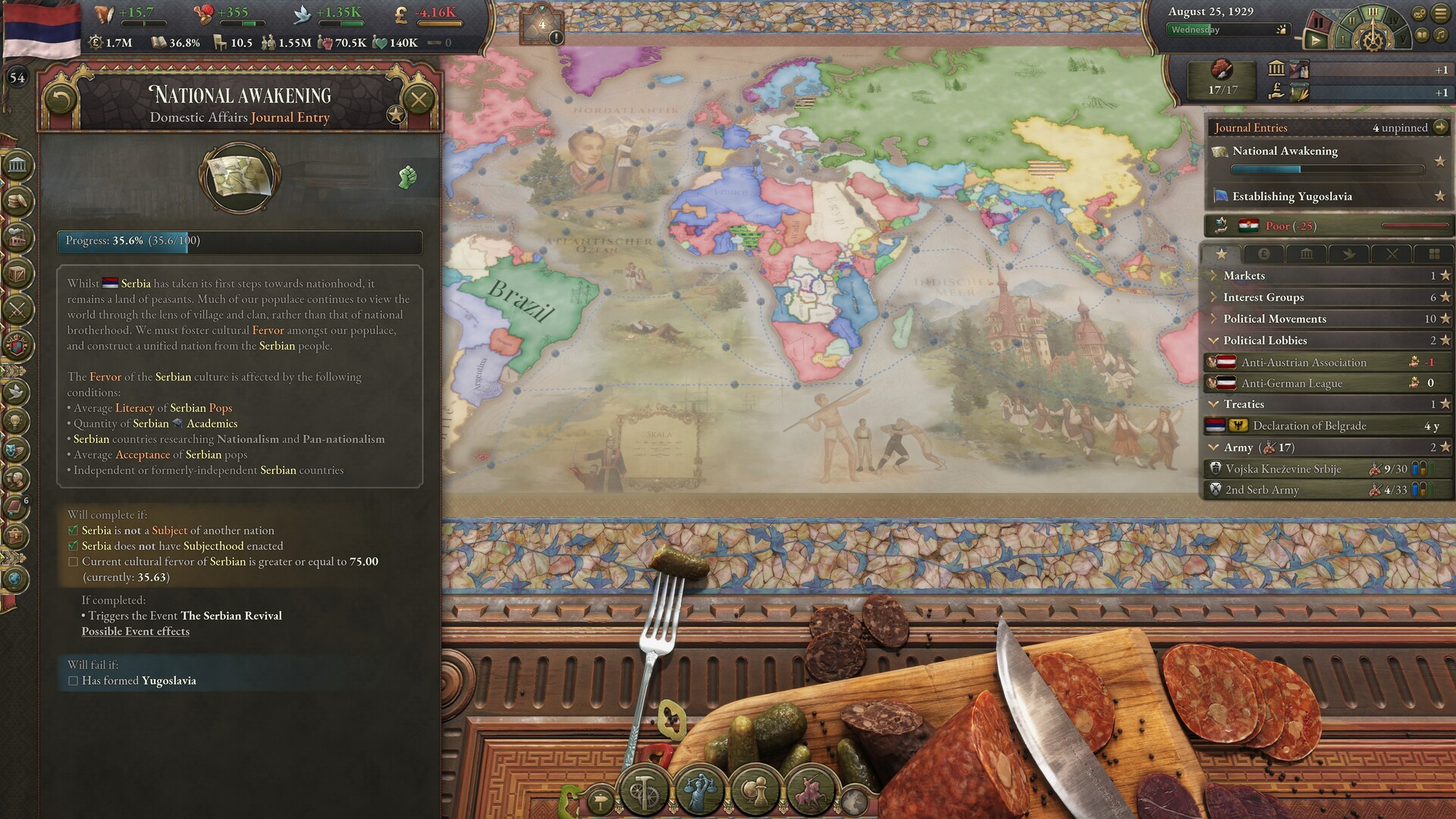Select the 2nd Serb Army

(x=1262, y=491)
